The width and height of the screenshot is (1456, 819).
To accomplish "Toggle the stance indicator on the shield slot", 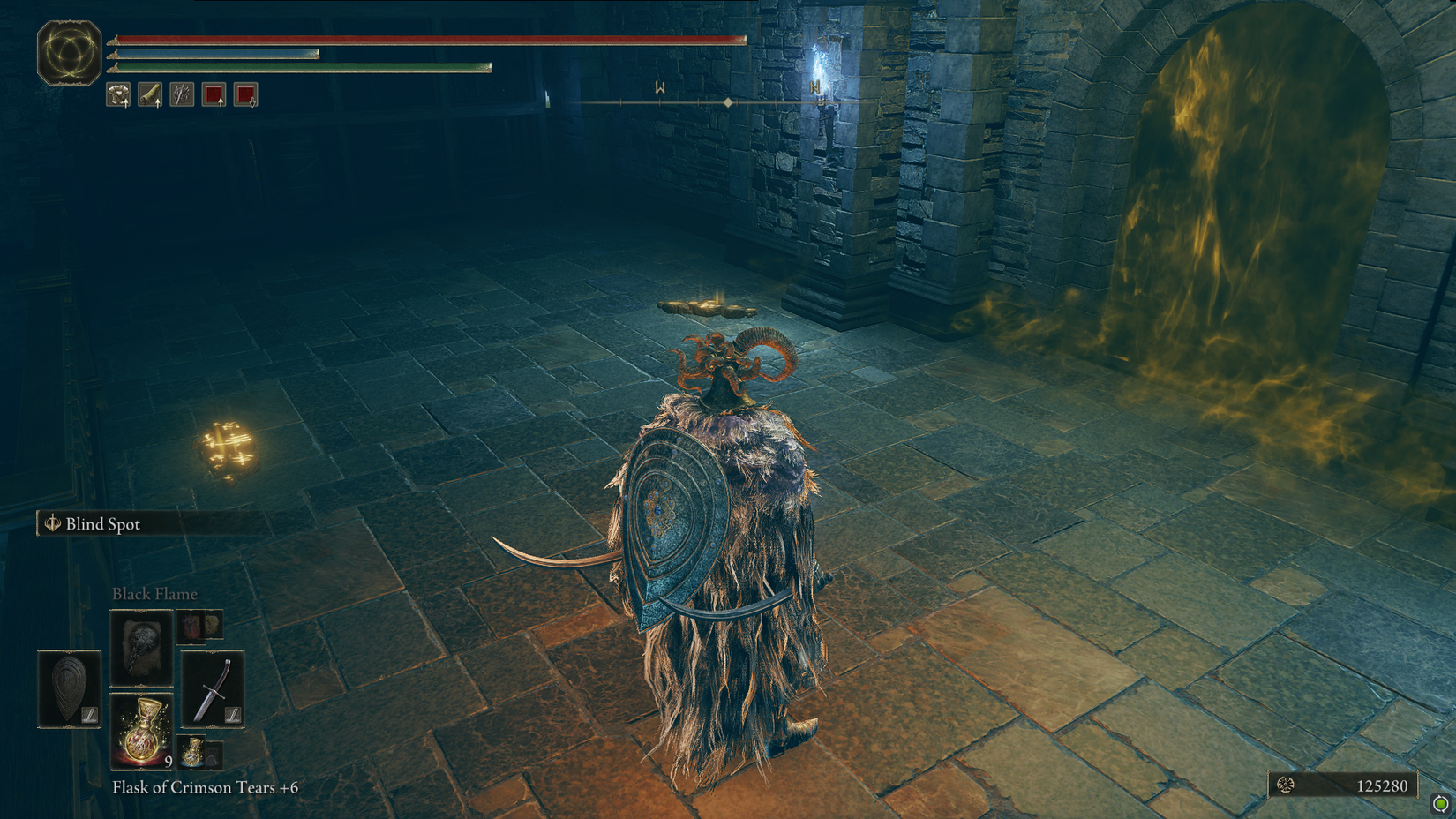I will click(x=90, y=715).
